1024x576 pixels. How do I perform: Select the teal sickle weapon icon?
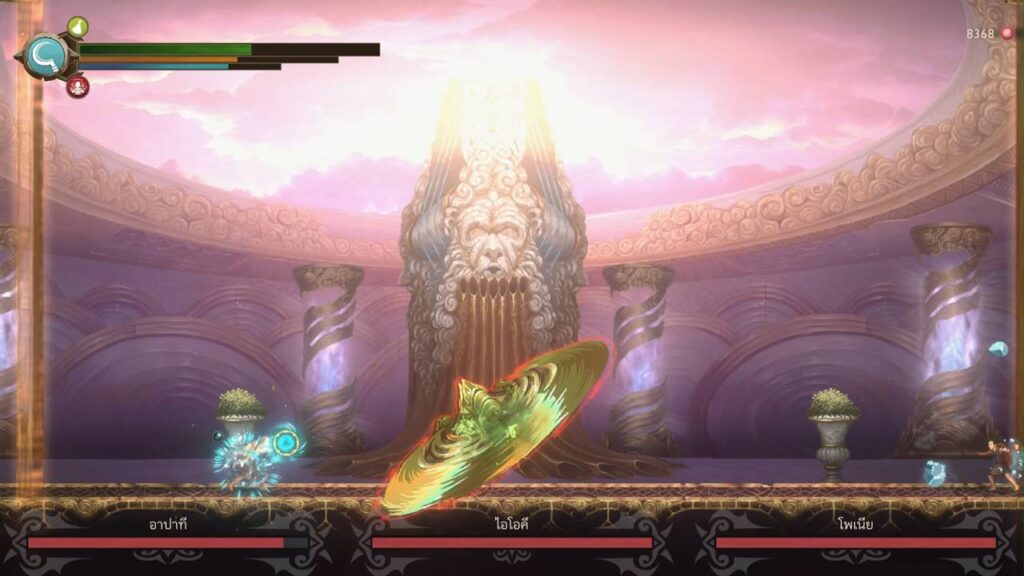(x=46, y=56)
